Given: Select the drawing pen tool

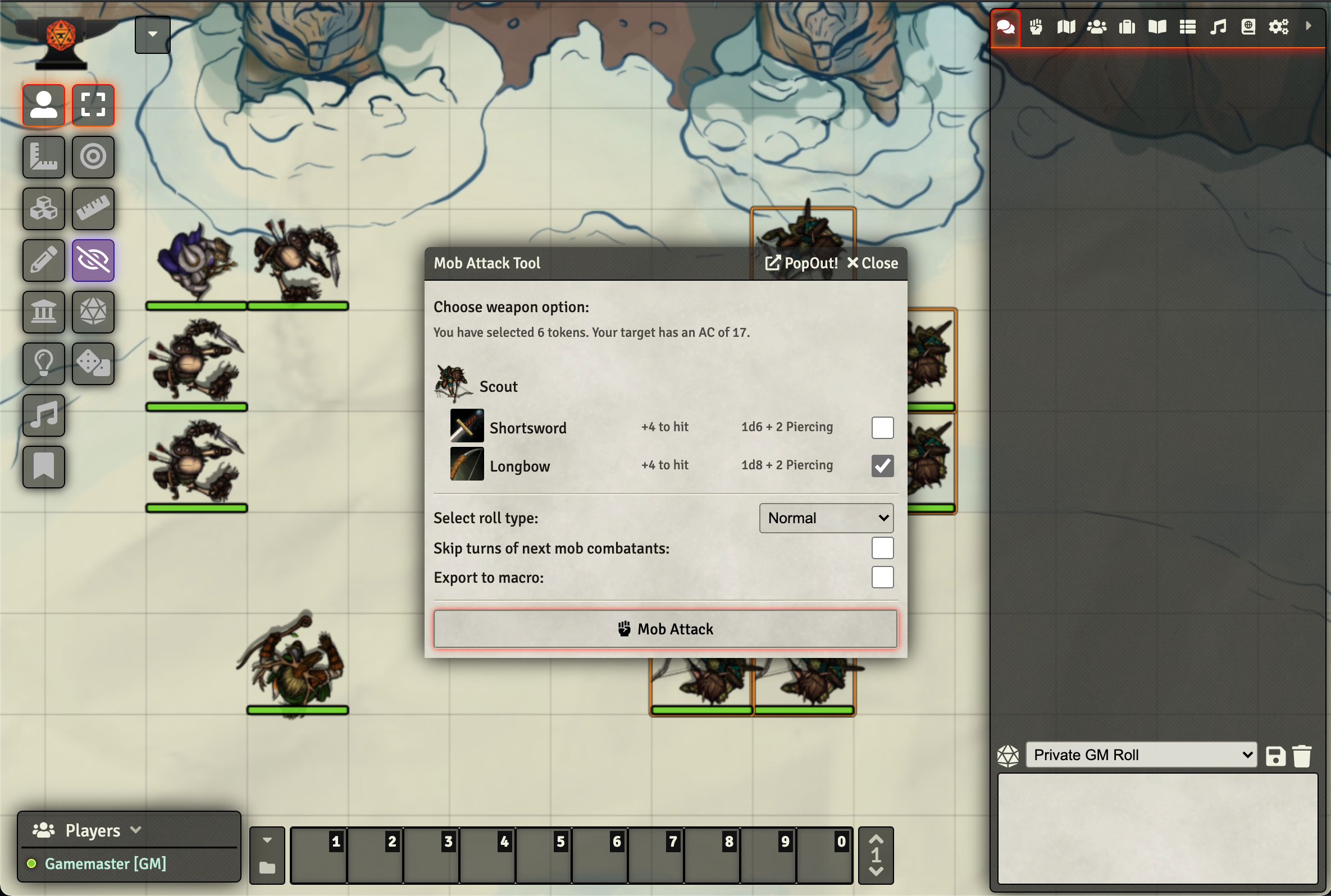Looking at the screenshot, I should tap(43, 260).
